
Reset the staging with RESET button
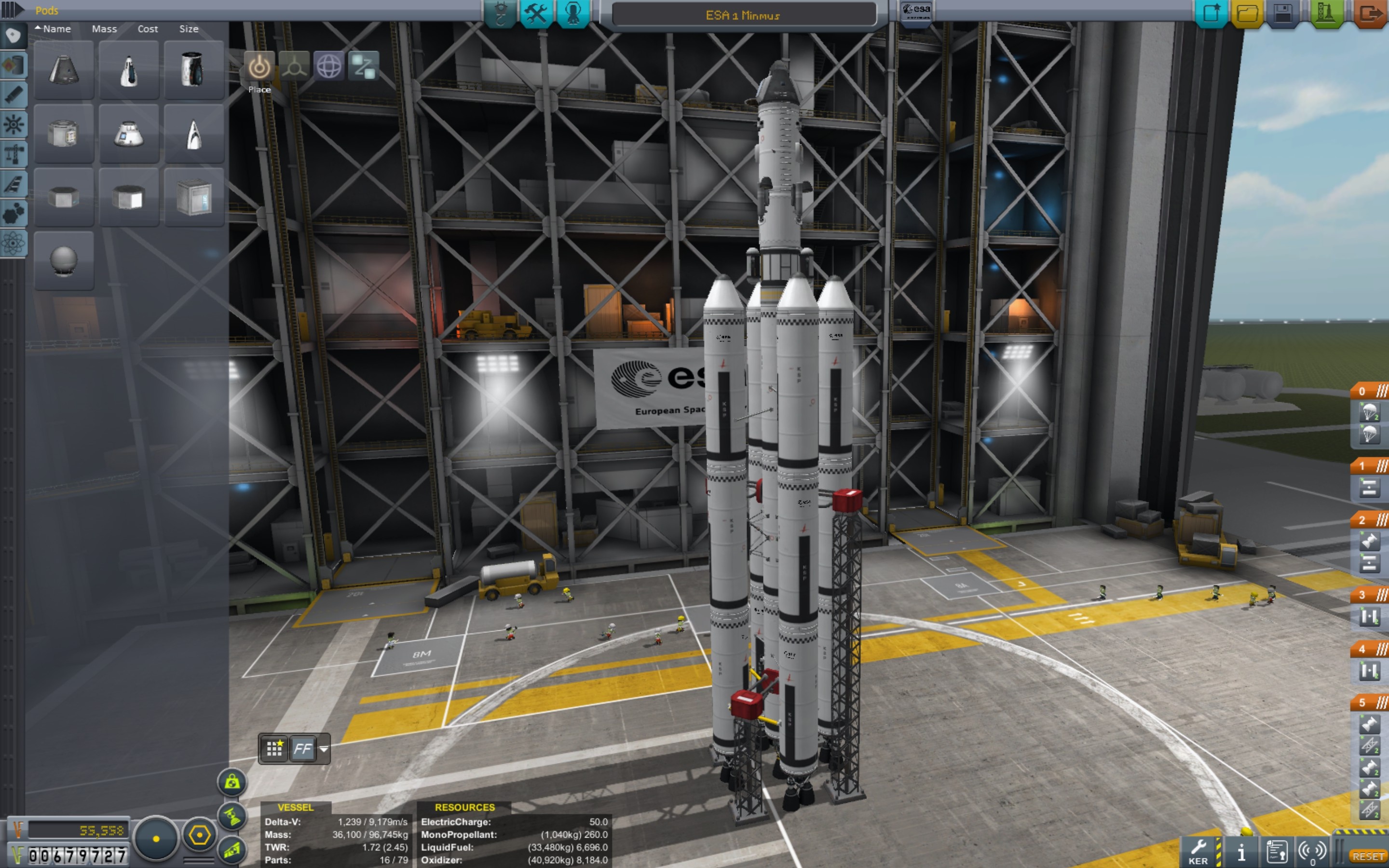[1368, 856]
